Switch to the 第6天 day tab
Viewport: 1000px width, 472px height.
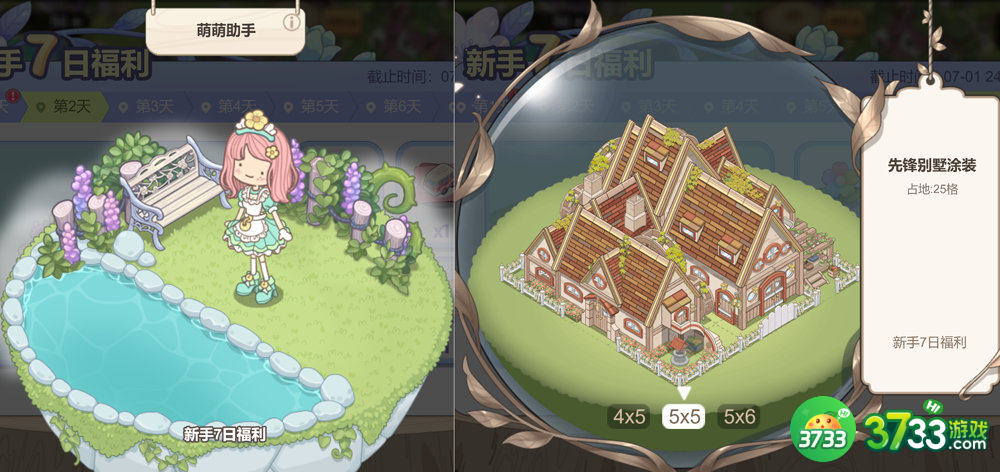click(x=395, y=107)
